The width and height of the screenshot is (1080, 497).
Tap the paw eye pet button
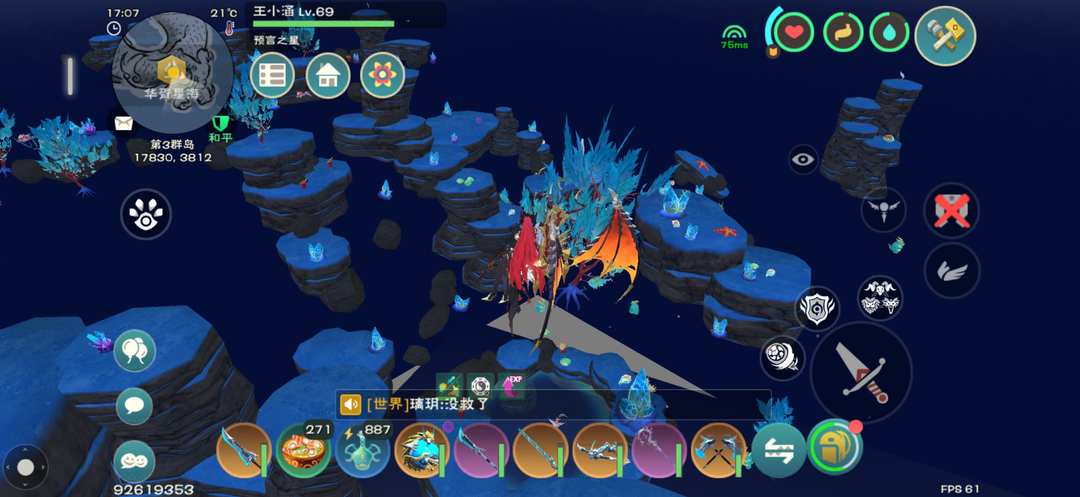[146, 214]
